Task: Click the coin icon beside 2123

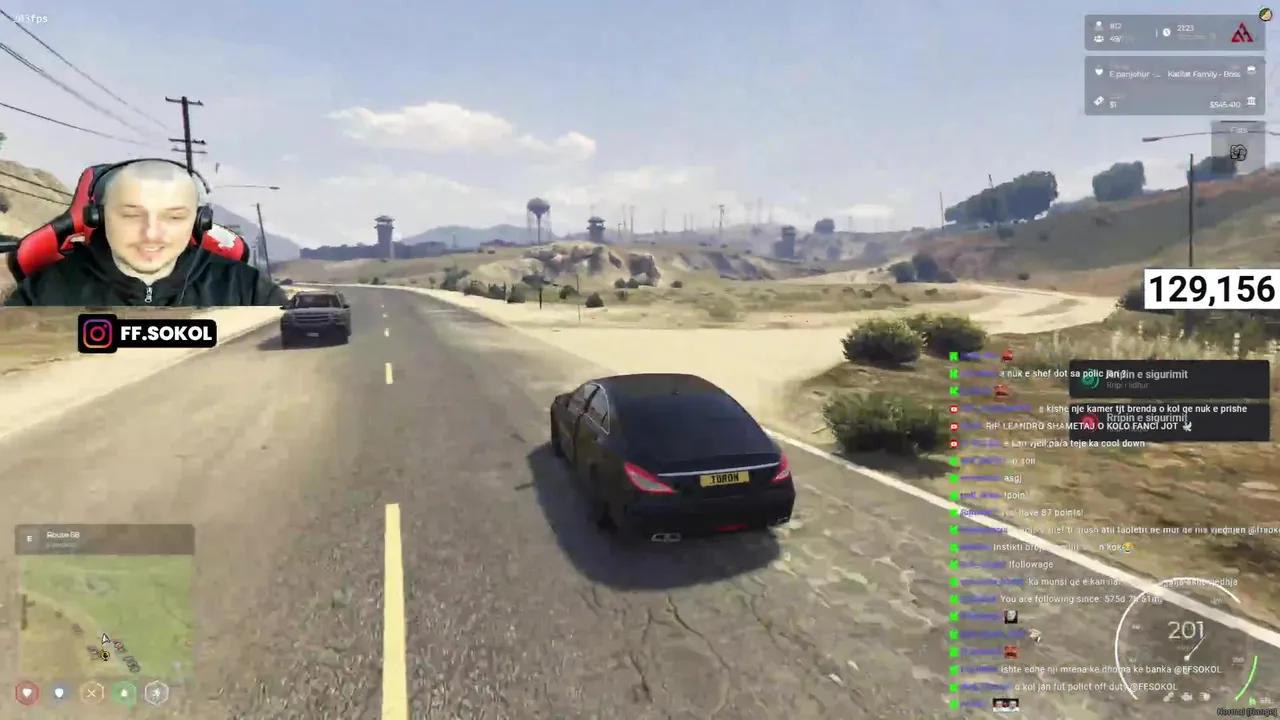Action: pos(1166,32)
